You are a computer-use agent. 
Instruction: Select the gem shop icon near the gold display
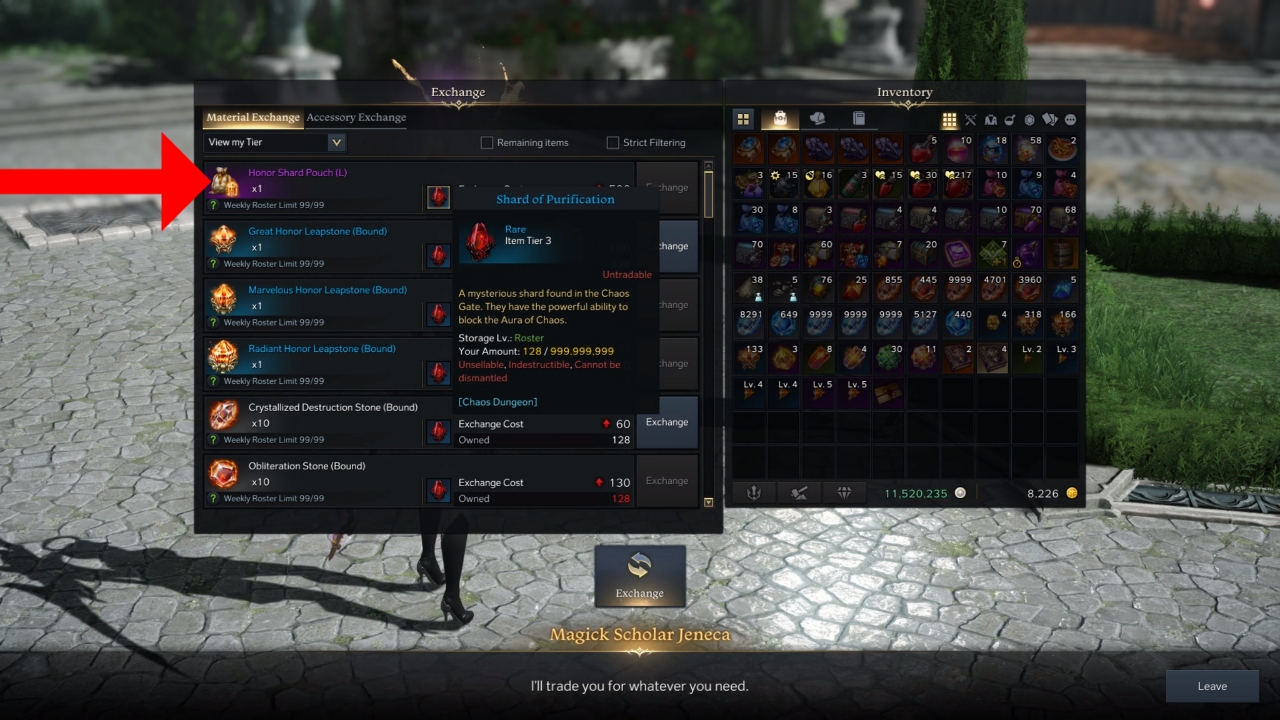tap(845, 492)
